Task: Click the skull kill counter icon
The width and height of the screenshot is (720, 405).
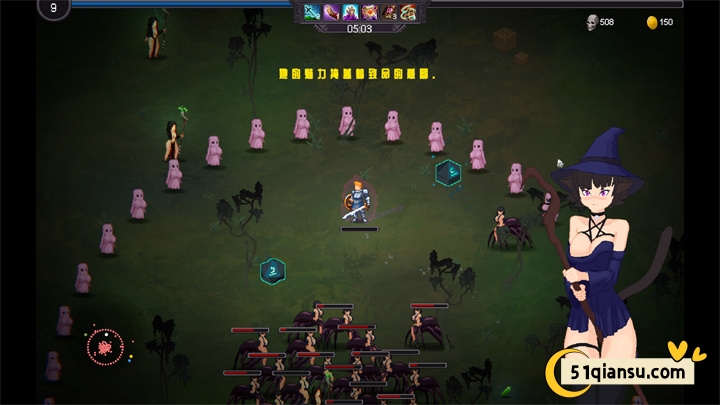Action: coord(591,21)
